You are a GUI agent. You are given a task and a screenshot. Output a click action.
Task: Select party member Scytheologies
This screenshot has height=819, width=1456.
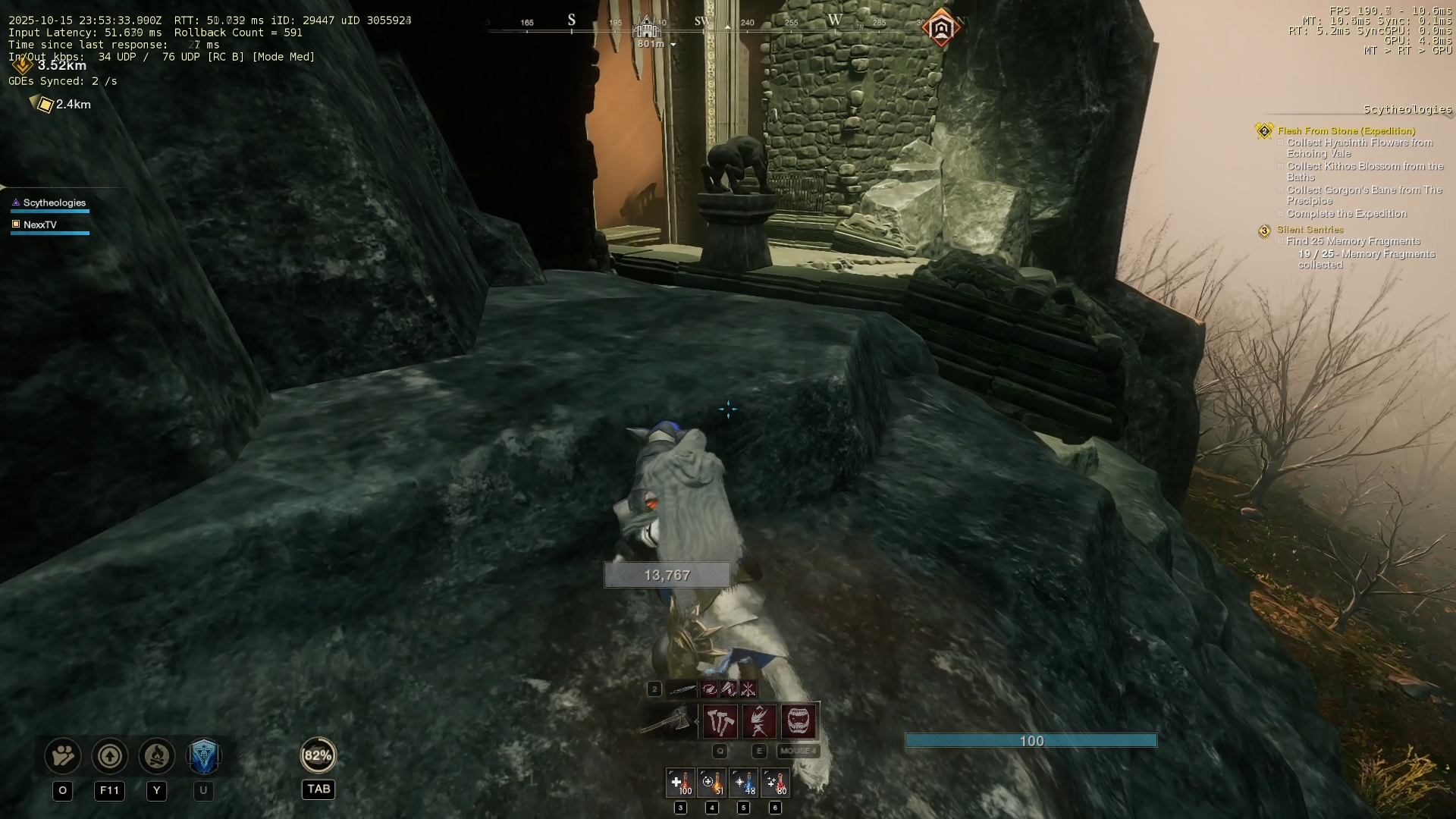[x=54, y=203]
